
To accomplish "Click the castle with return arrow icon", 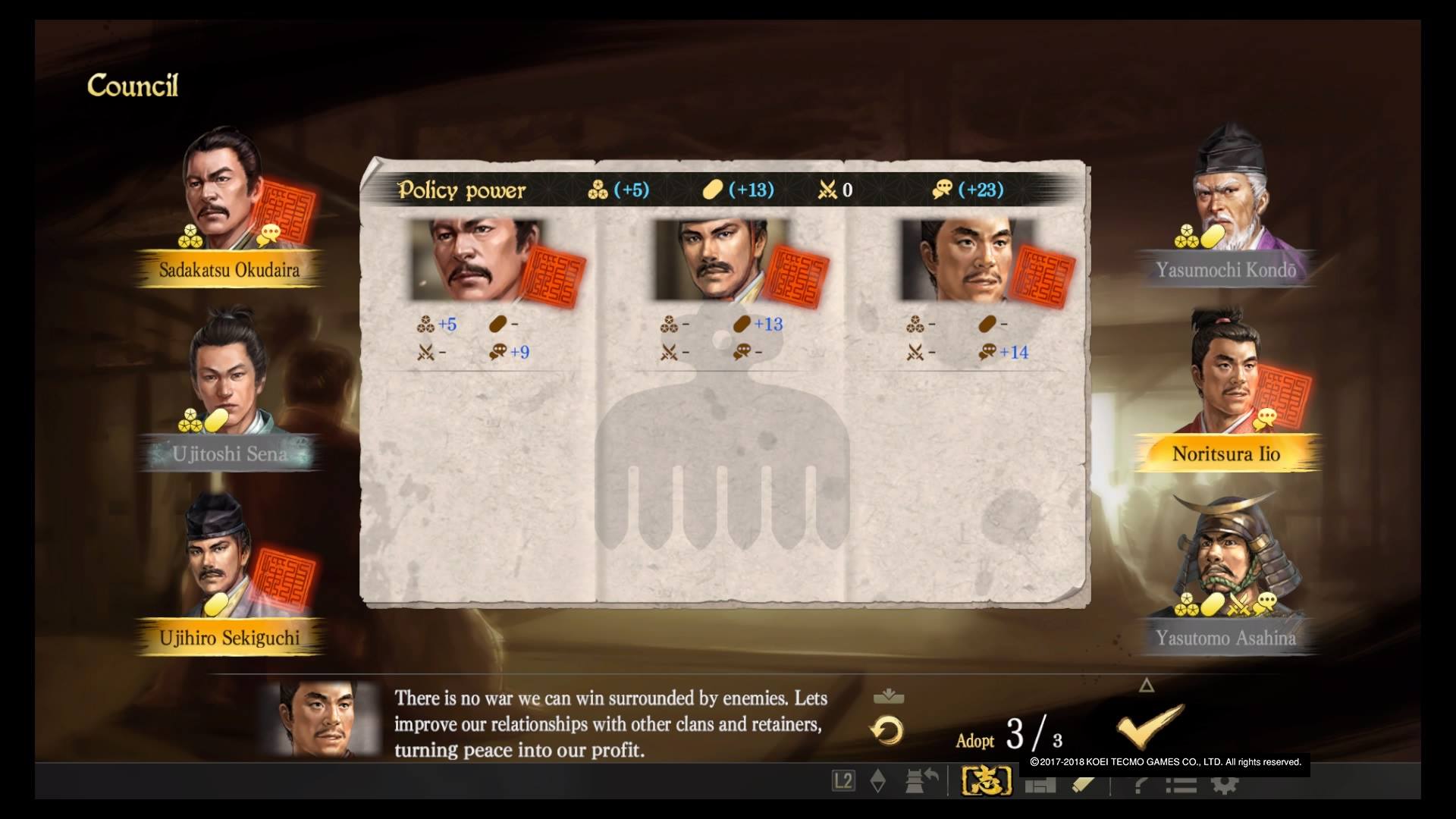I will tap(922, 781).
